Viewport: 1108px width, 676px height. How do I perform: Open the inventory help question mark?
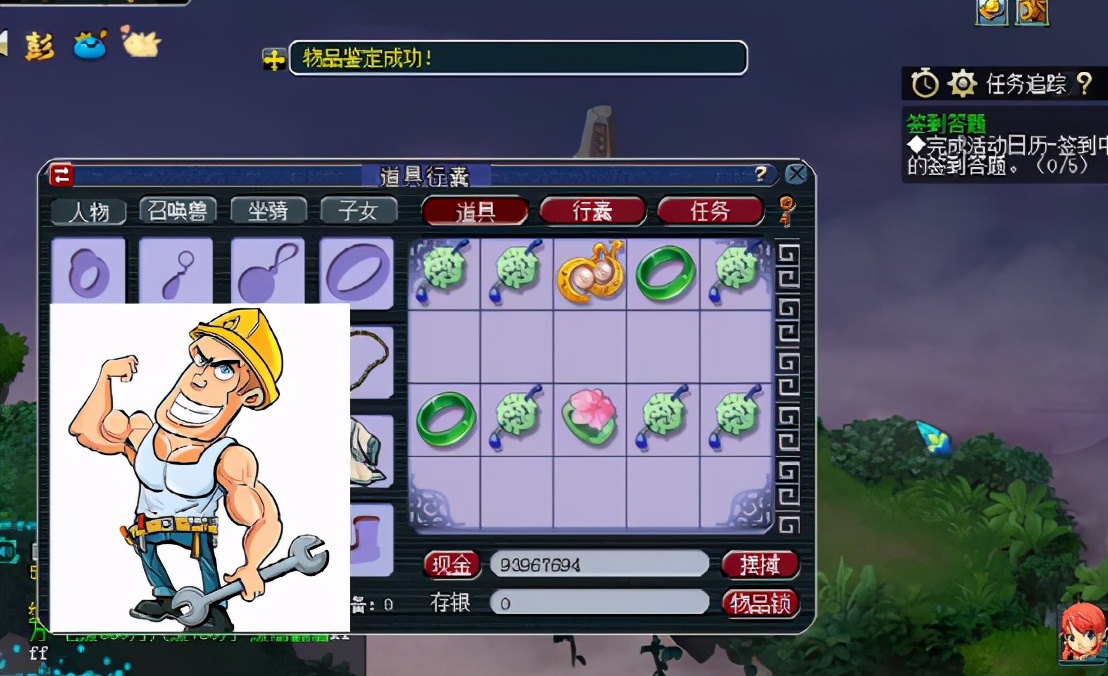click(762, 175)
